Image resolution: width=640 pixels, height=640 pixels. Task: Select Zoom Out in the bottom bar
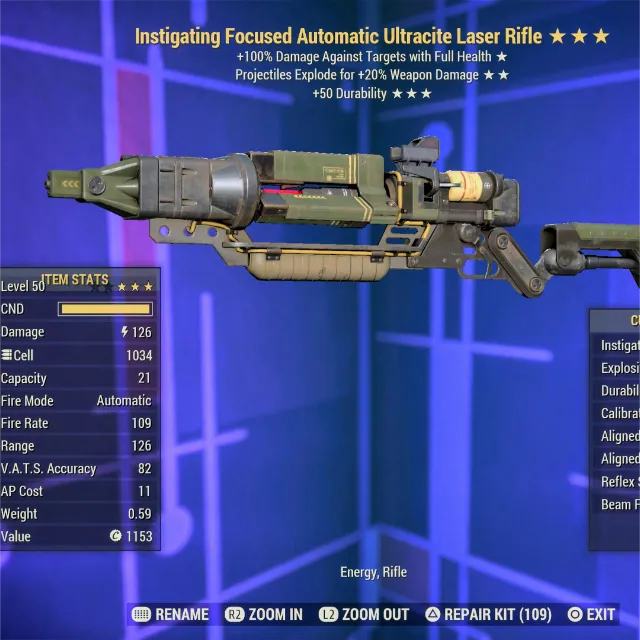[364, 614]
